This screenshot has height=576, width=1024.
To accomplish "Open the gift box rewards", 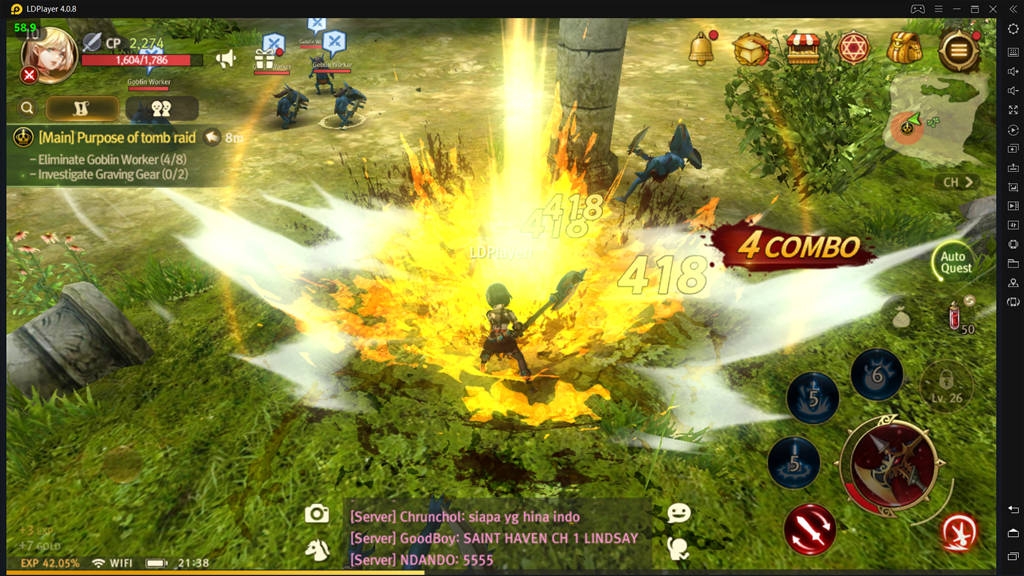I will [266, 58].
